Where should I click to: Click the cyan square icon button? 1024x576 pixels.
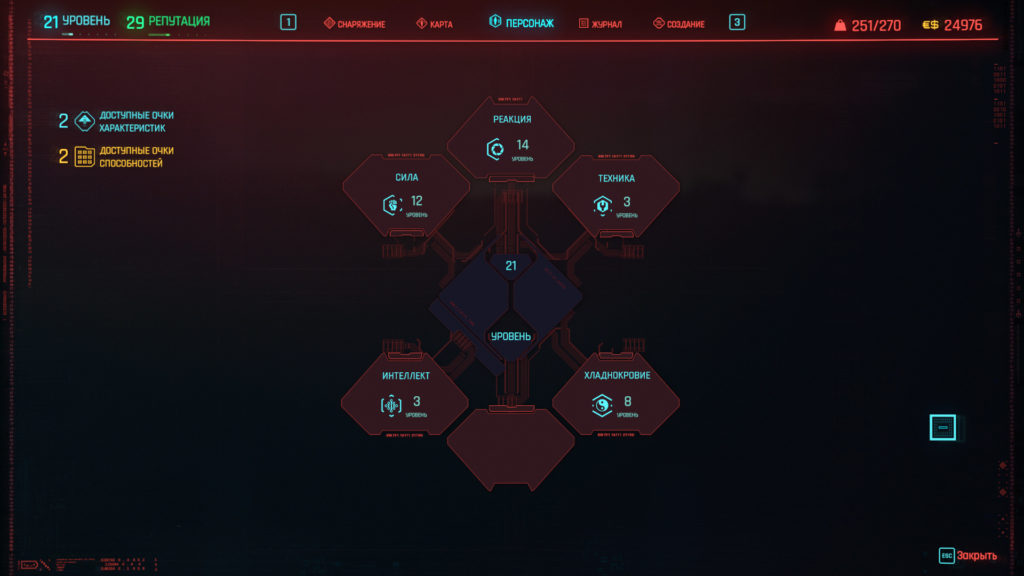pyautogui.click(x=942, y=428)
